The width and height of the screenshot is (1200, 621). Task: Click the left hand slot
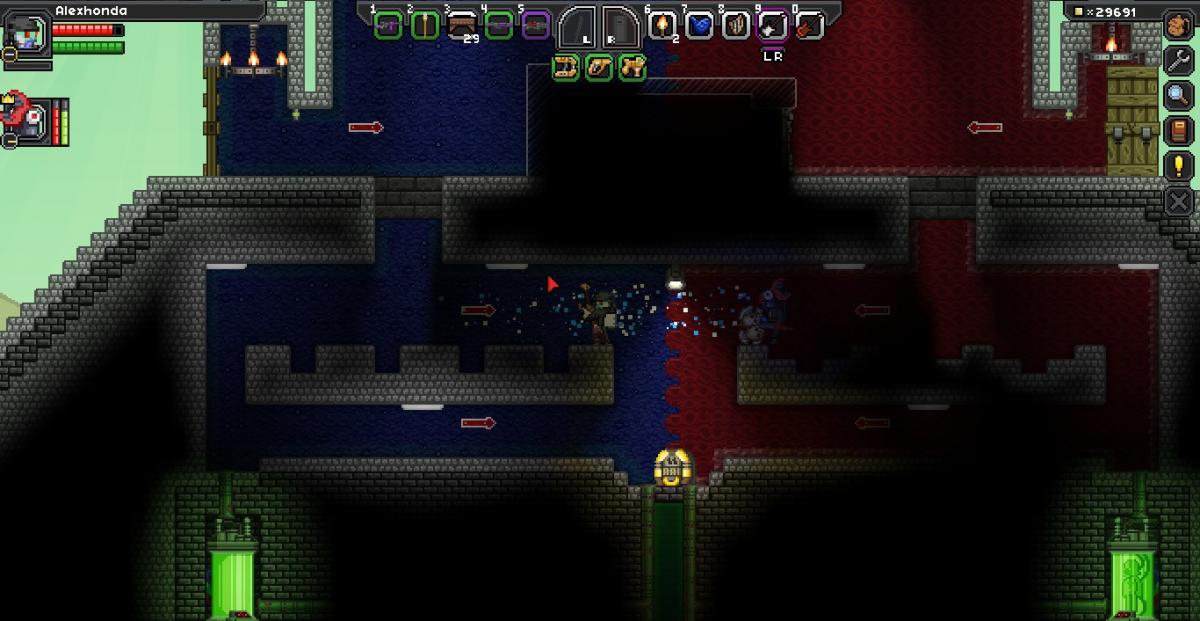(x=577, y=26)
